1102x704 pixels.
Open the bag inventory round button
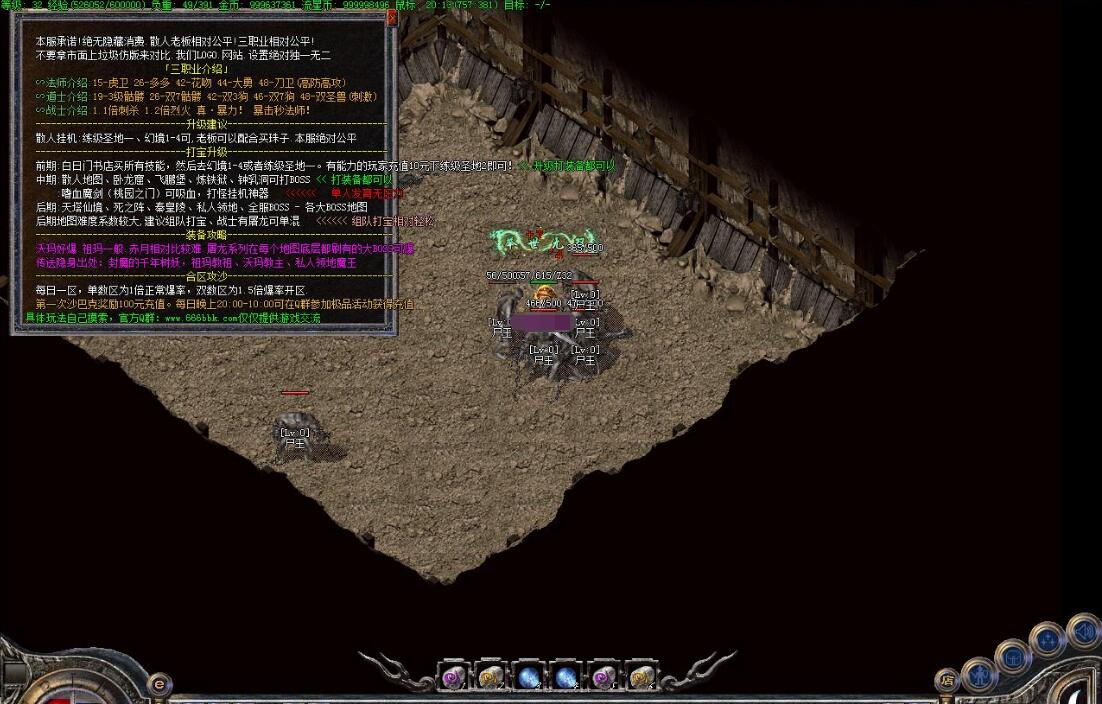pos(1013,656)
